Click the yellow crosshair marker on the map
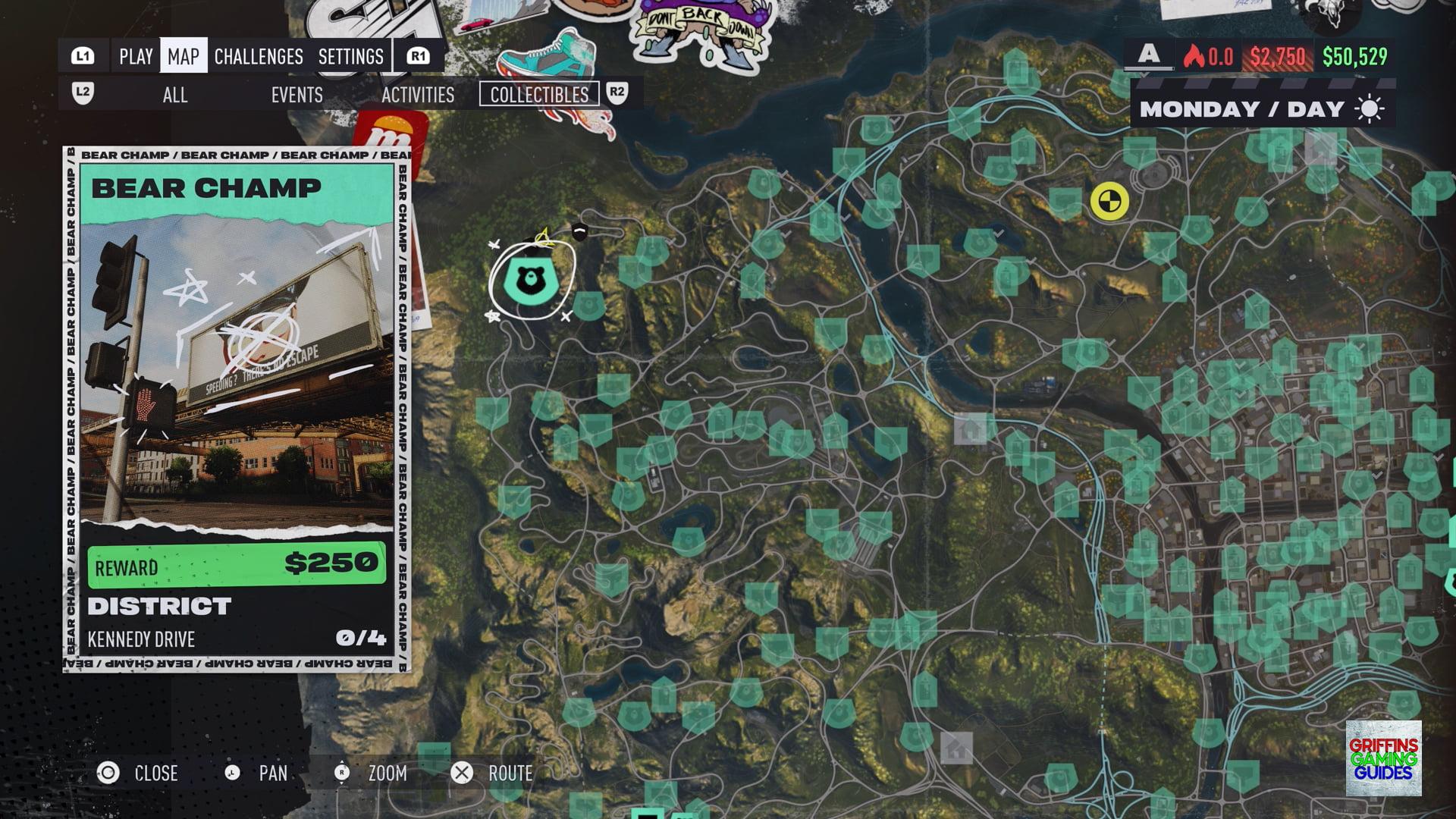1456x819 pixels. [x=1109, y=202]
